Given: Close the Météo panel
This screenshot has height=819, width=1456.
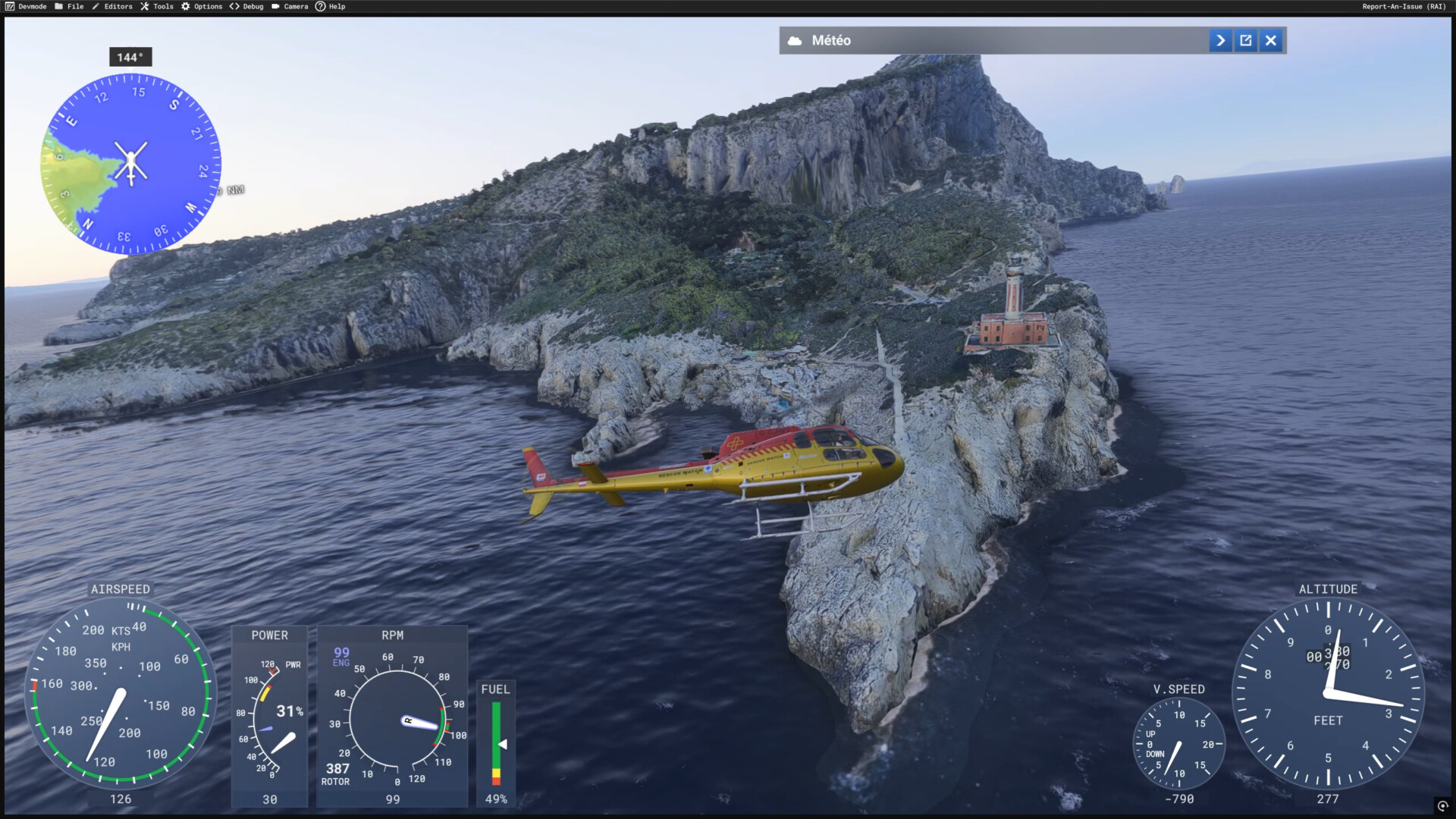Looking at the screenshot, I should pyautogui.click(x=1271, y=41).
